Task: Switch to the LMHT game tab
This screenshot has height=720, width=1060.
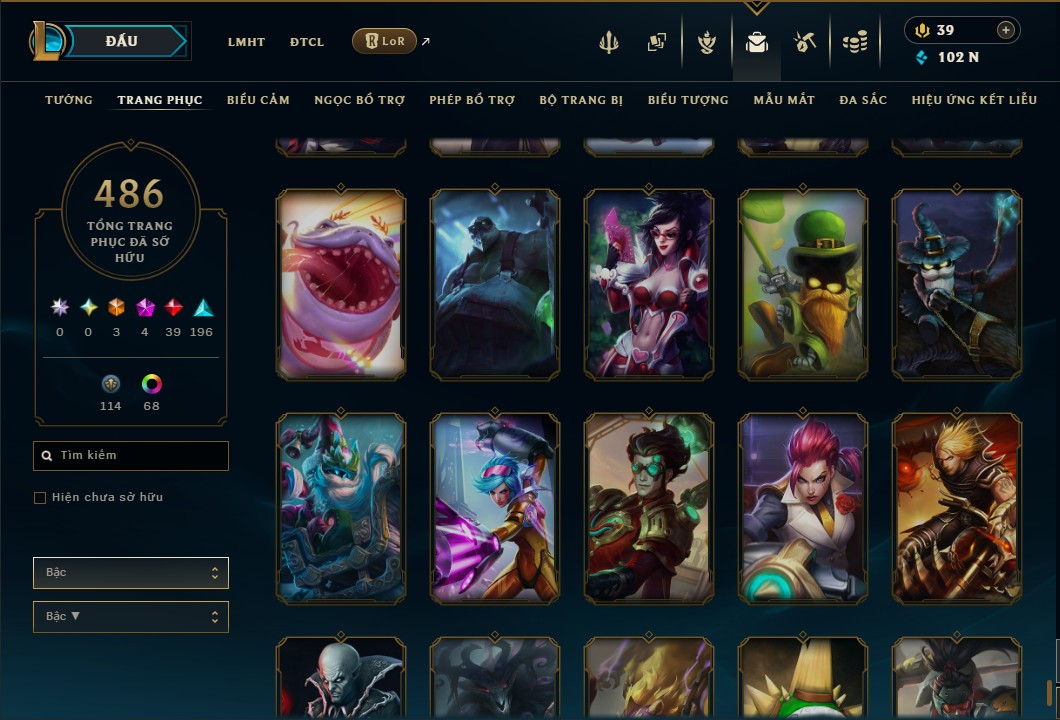Action: click(x=246, y=42)
